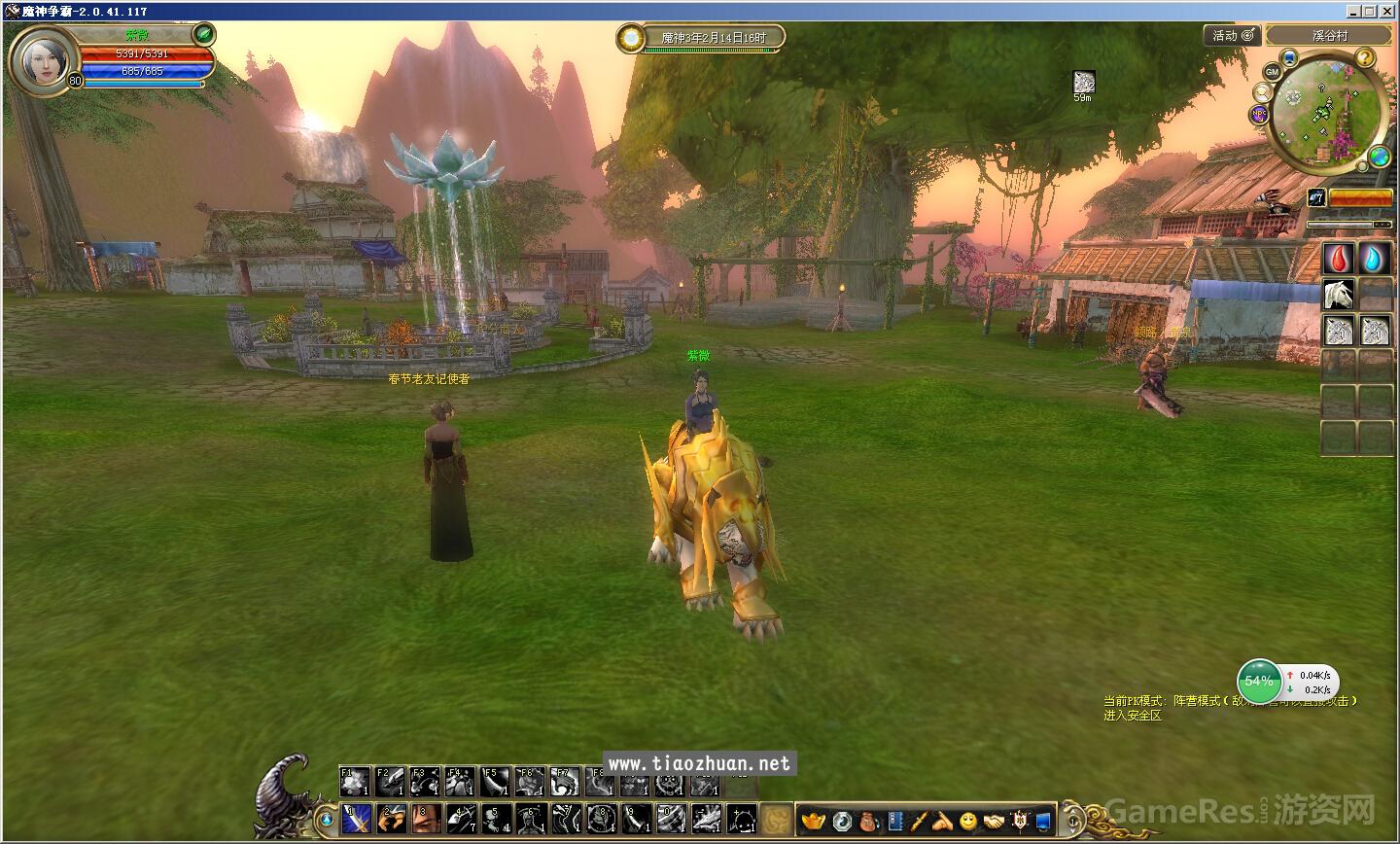This screenshot has width=1400, height=844.
Task: Open the gold ingot shop icon
Action: click(813, 822)
